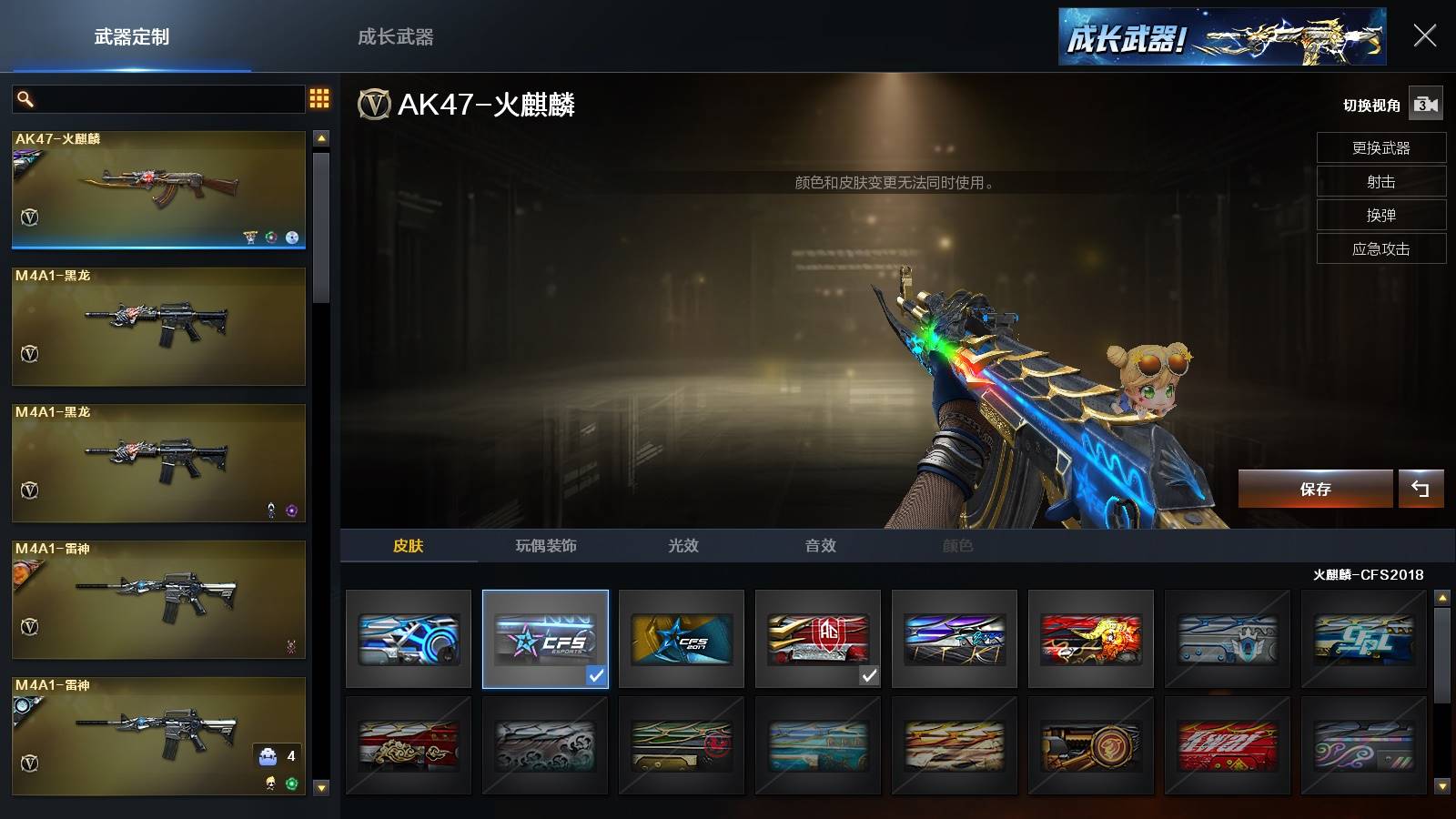Open the 玩偶装饰 tab
This screenshot has width=1456, height=819.
click(546, 545)
